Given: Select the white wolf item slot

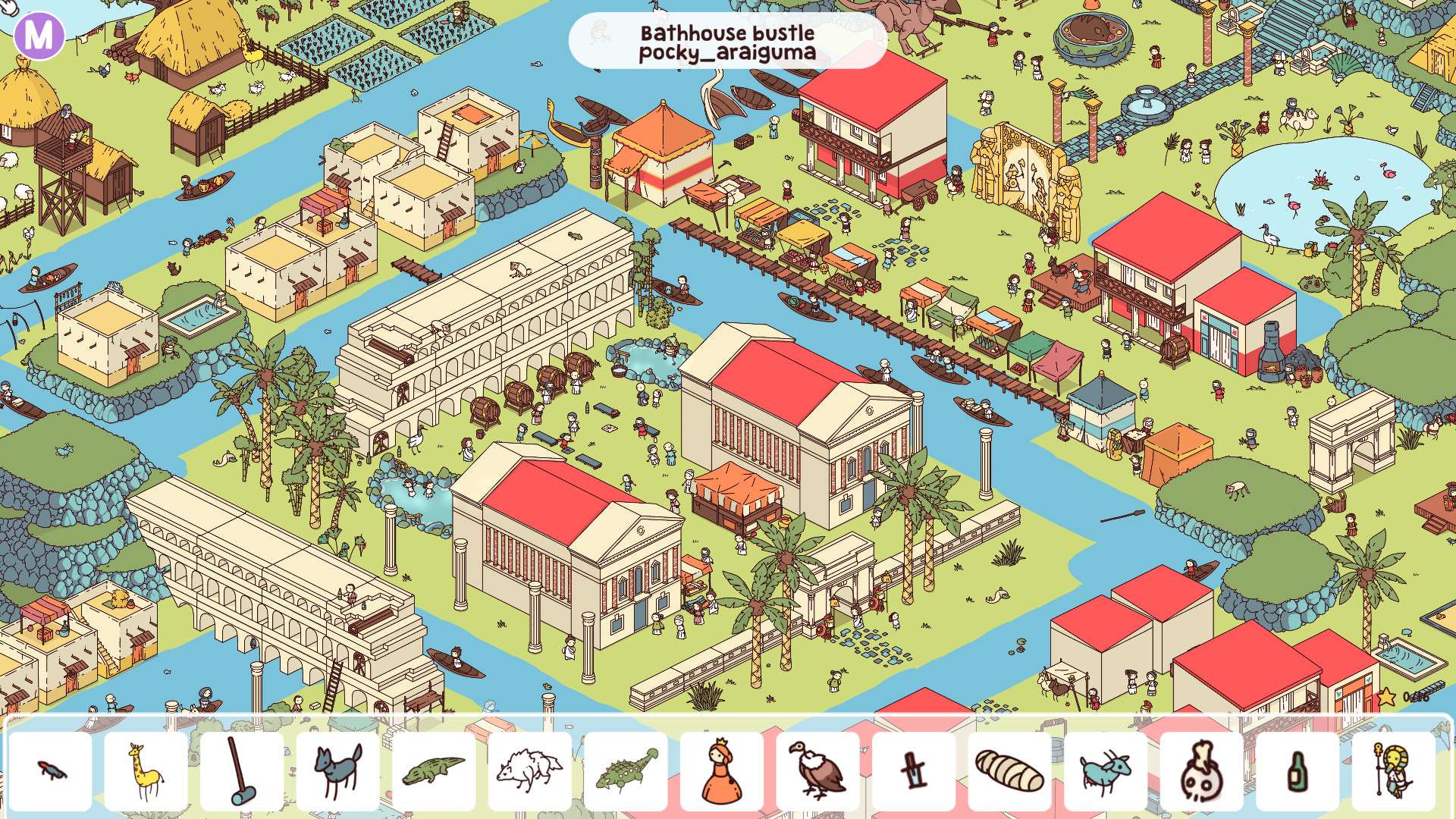Looking at the screenshot, I should [x=529, y=771].
